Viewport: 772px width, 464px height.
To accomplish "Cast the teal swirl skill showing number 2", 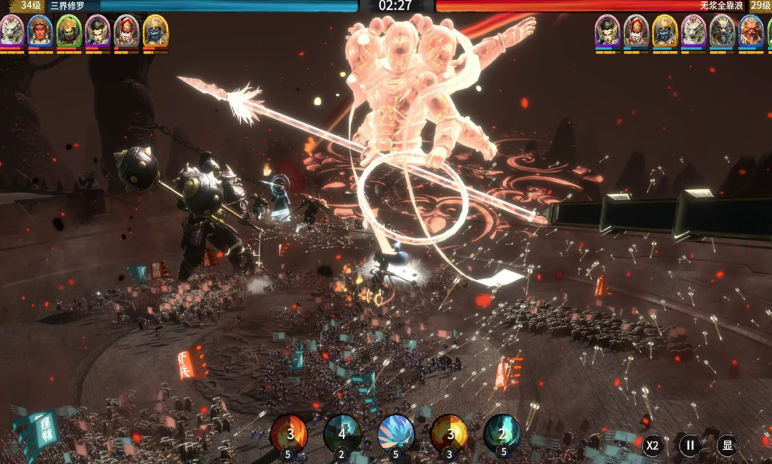I will pos(502,434).
